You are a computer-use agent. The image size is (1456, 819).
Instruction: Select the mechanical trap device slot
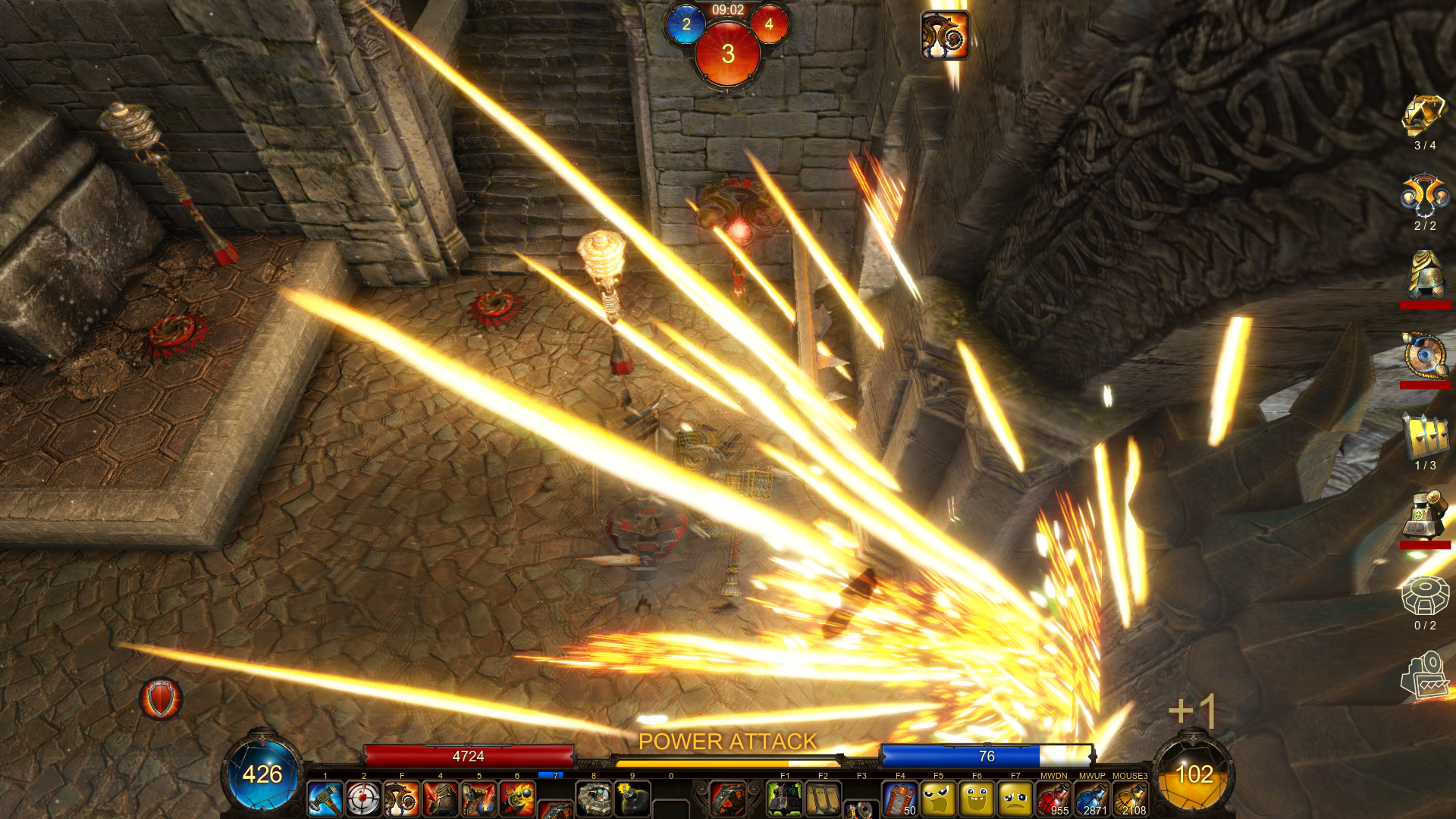coord(594,799)
